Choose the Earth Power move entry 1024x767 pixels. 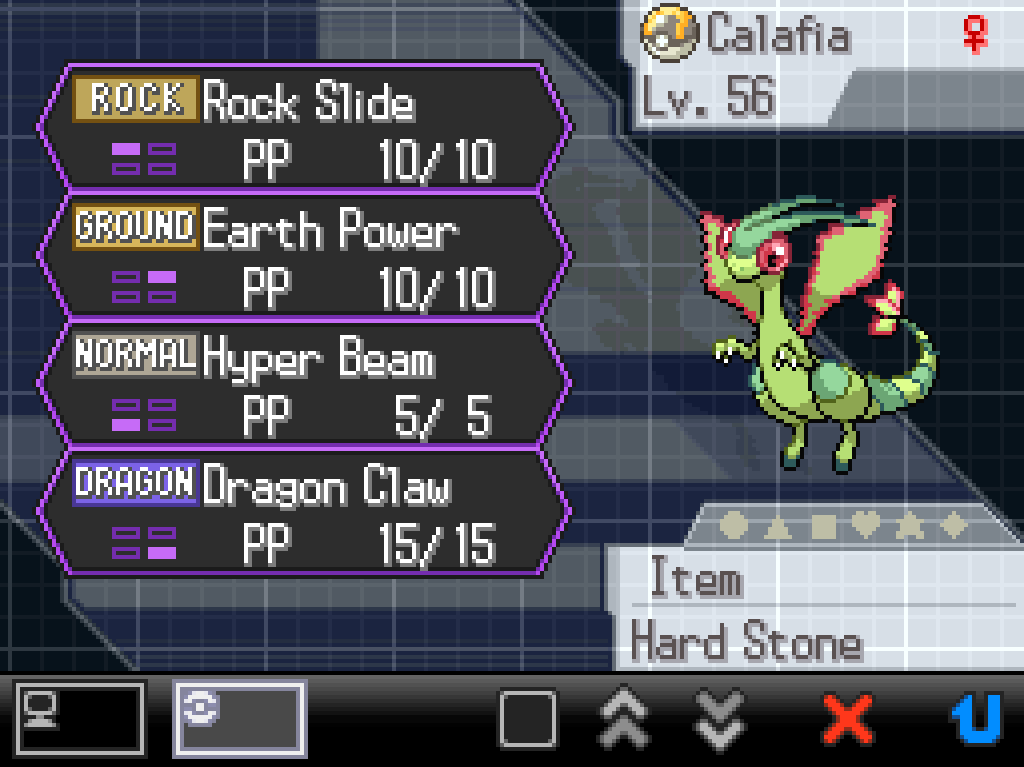pos(305,257)
